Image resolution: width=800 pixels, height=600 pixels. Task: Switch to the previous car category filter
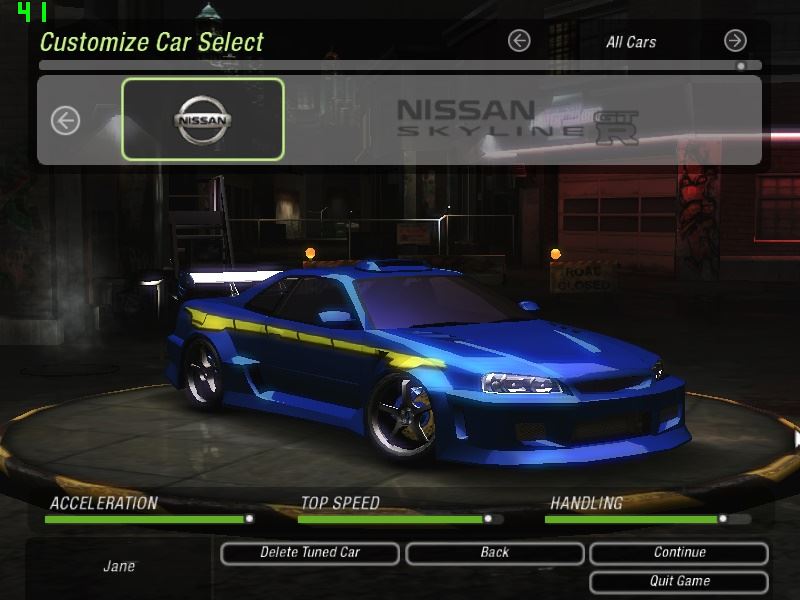coord(518,41)
